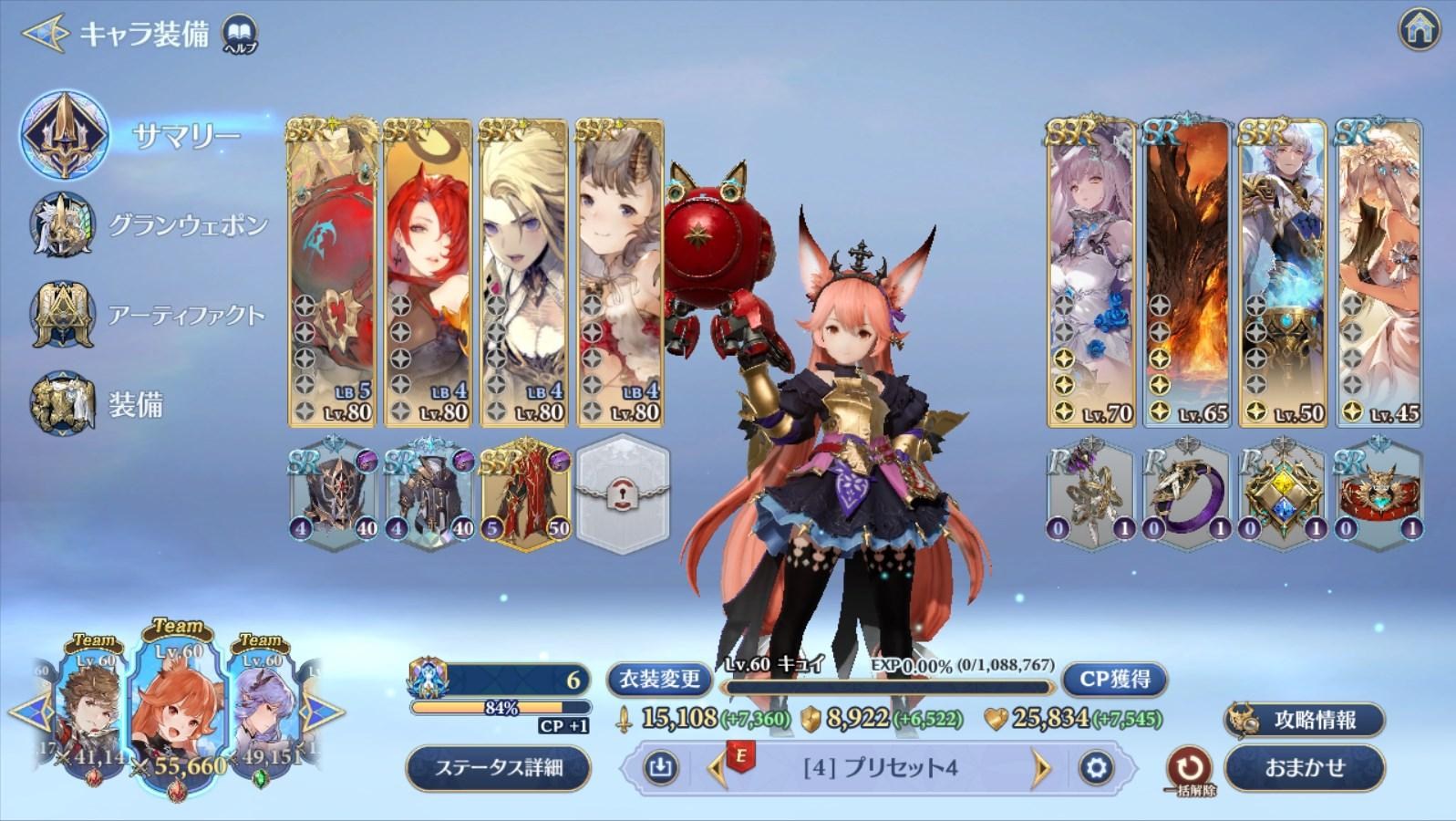Open the 攻略情報 strategy info
The width and height of the screenshot is (1456, 821).
tap(1305, 720)
